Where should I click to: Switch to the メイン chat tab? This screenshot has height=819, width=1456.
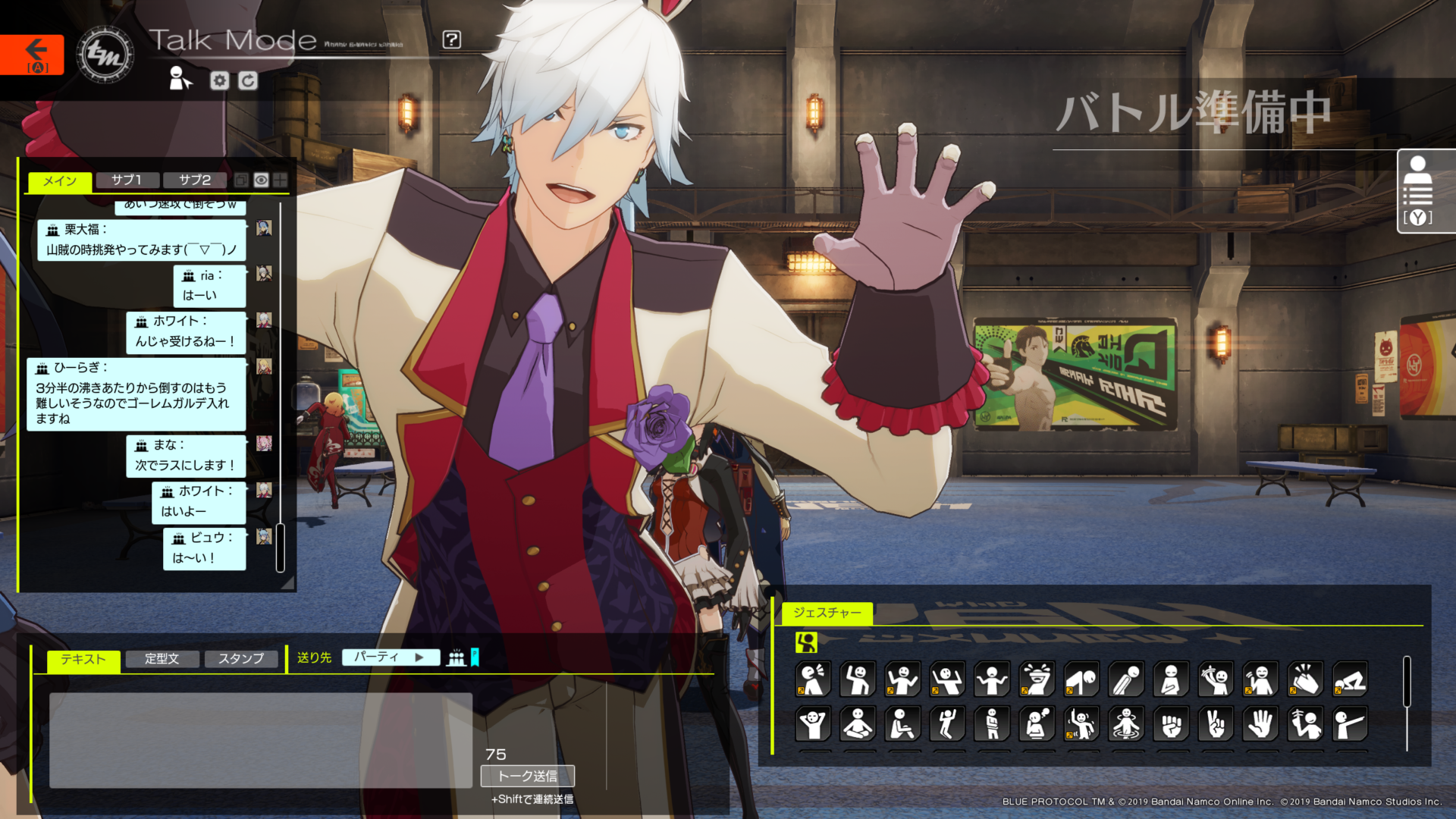pyautogui.click(x=60, y=180)
